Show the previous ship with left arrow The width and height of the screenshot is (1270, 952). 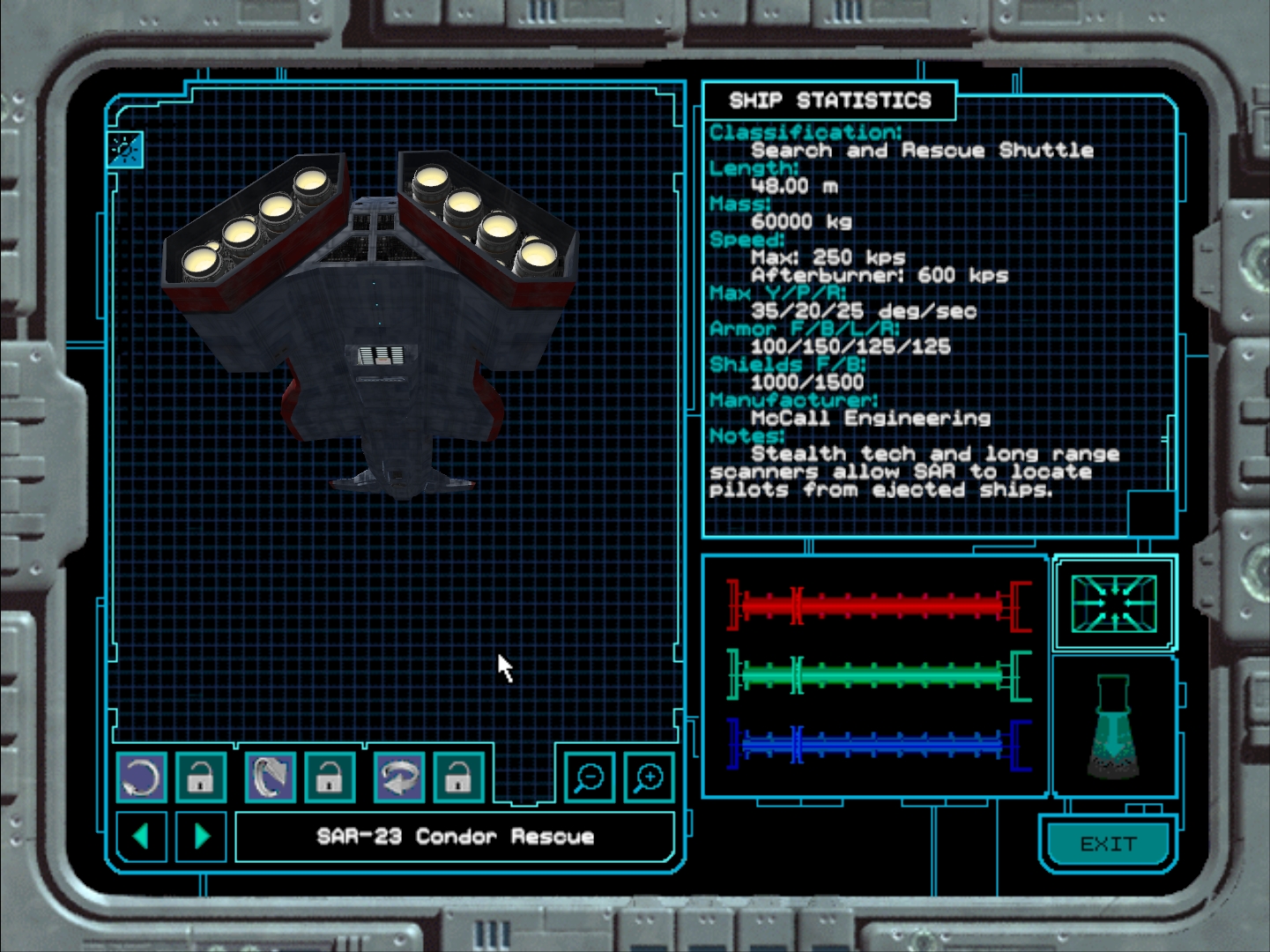click(141, 836)
